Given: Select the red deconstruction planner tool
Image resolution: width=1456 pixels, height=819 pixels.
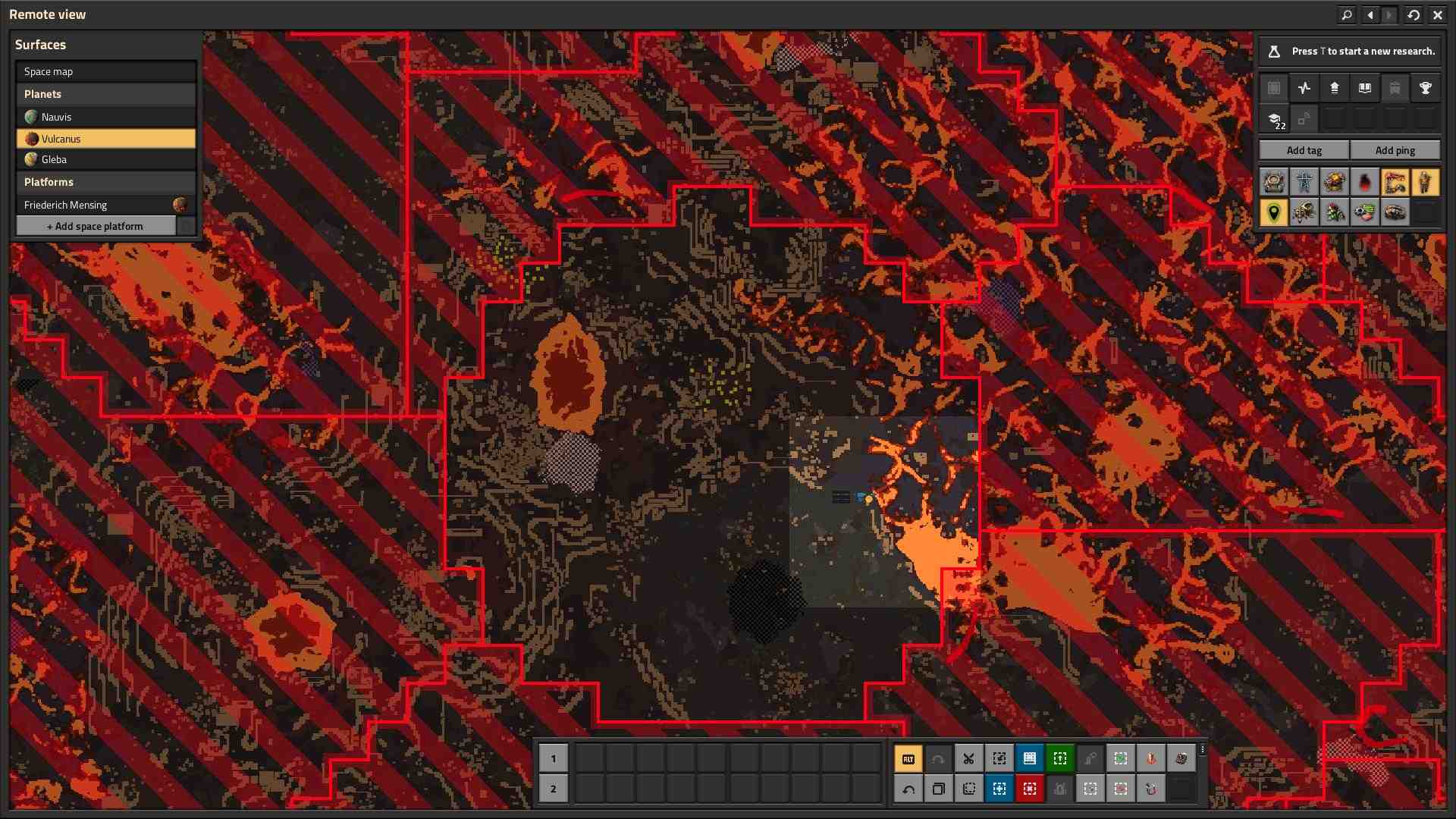Looking at the screenshot, I should coord(1029,789).
